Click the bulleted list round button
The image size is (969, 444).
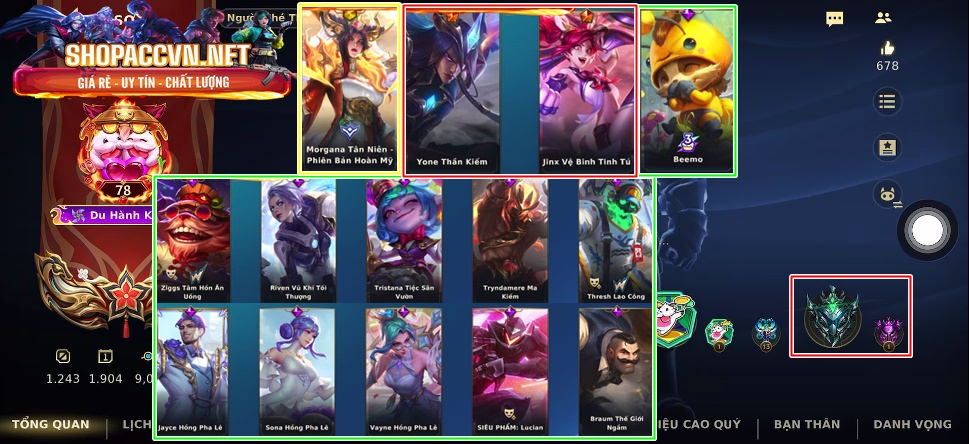point(887,101)
